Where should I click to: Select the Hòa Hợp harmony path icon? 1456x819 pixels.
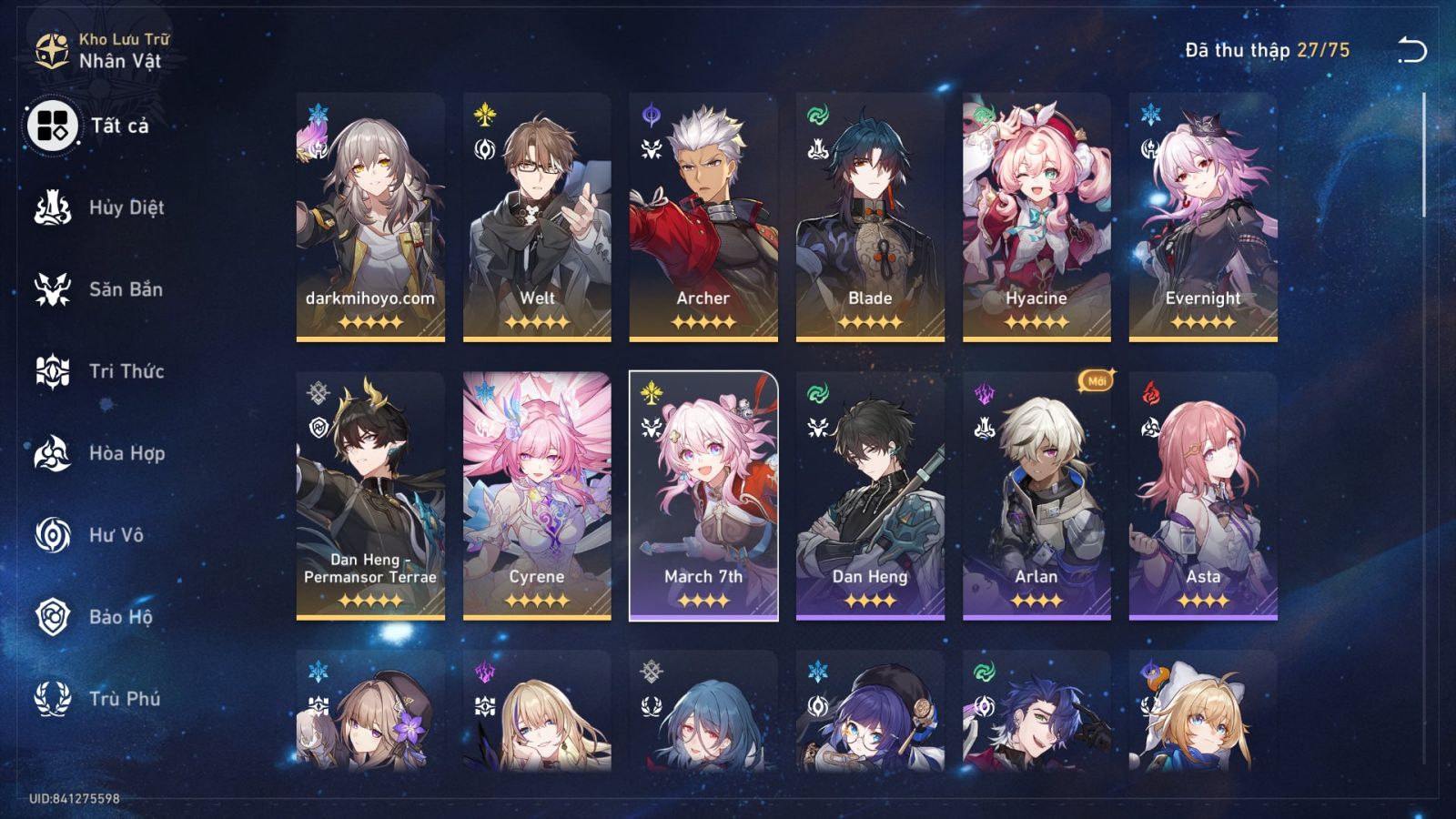pyautogui.click(x=55, y=453)
